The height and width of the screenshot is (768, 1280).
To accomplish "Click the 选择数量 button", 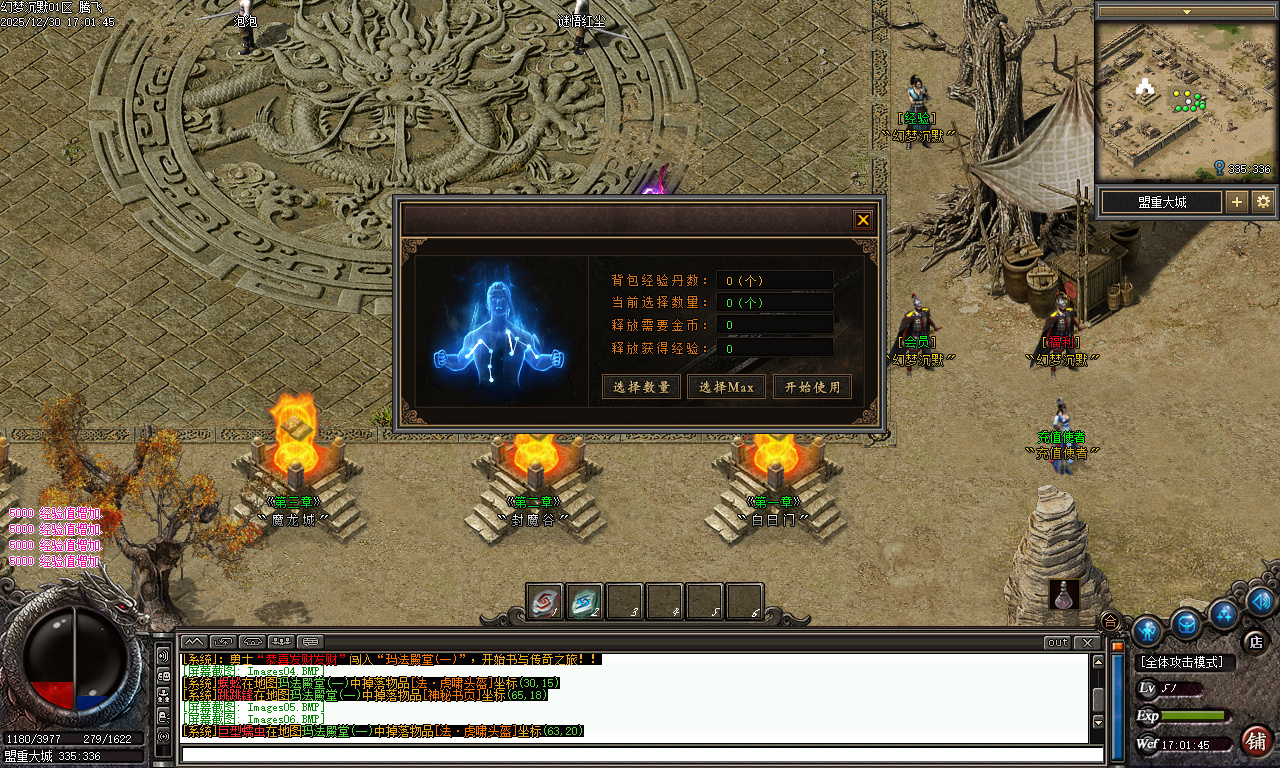I will click(641, 387).
